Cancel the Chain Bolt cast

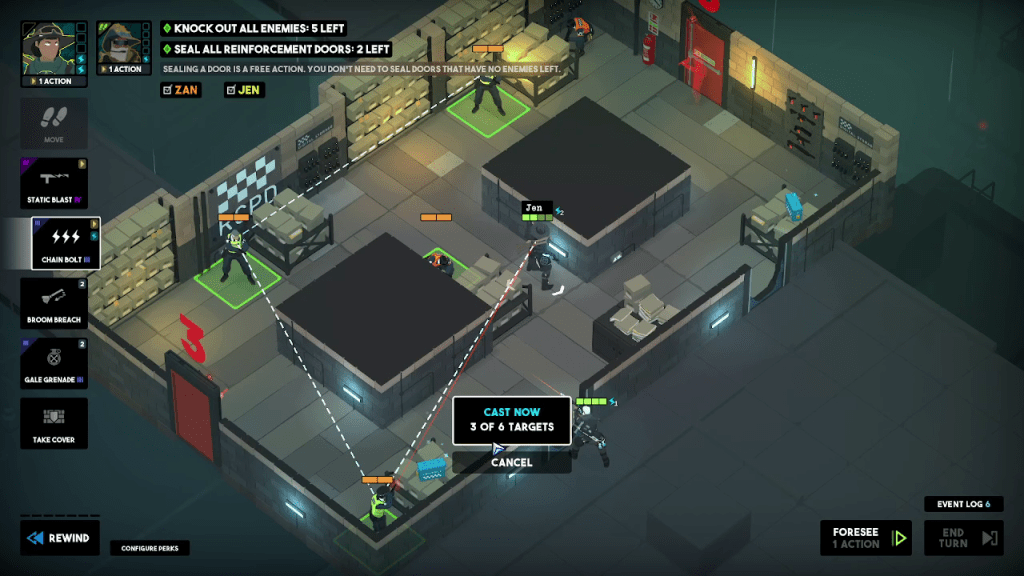[511, 462]
